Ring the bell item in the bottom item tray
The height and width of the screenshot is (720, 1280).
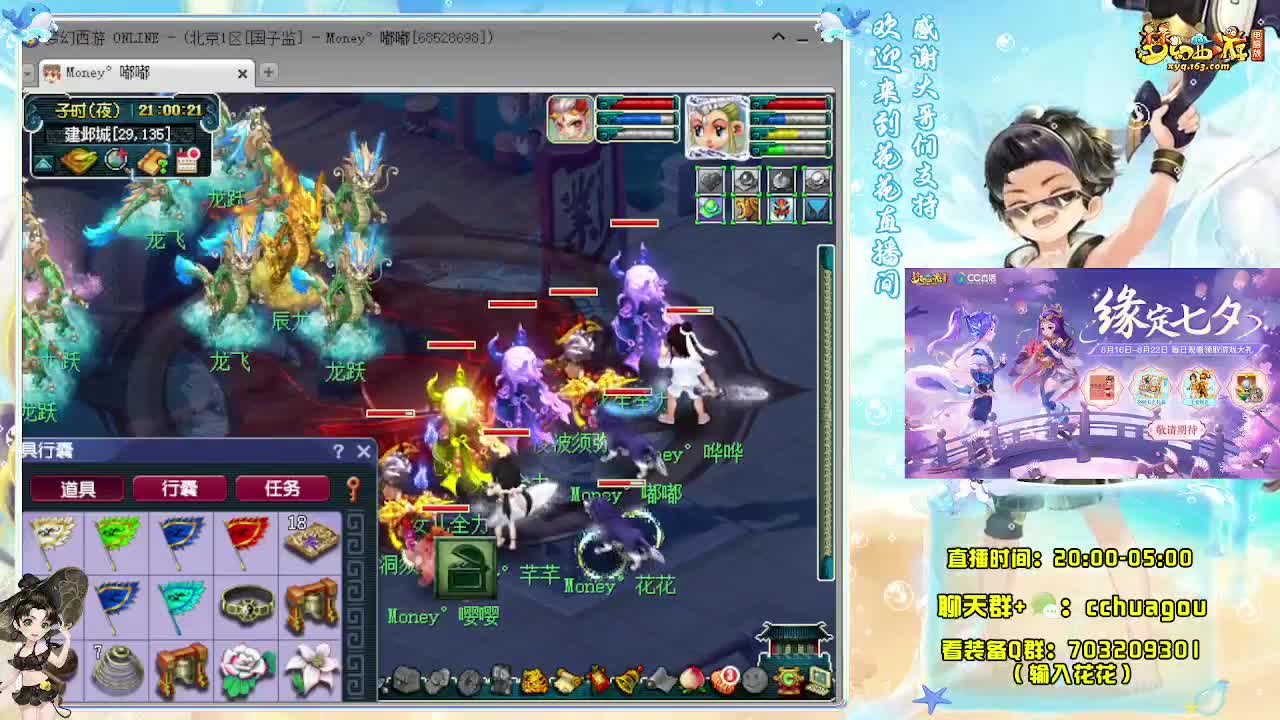pyautogui.click(x=626, y=679)
